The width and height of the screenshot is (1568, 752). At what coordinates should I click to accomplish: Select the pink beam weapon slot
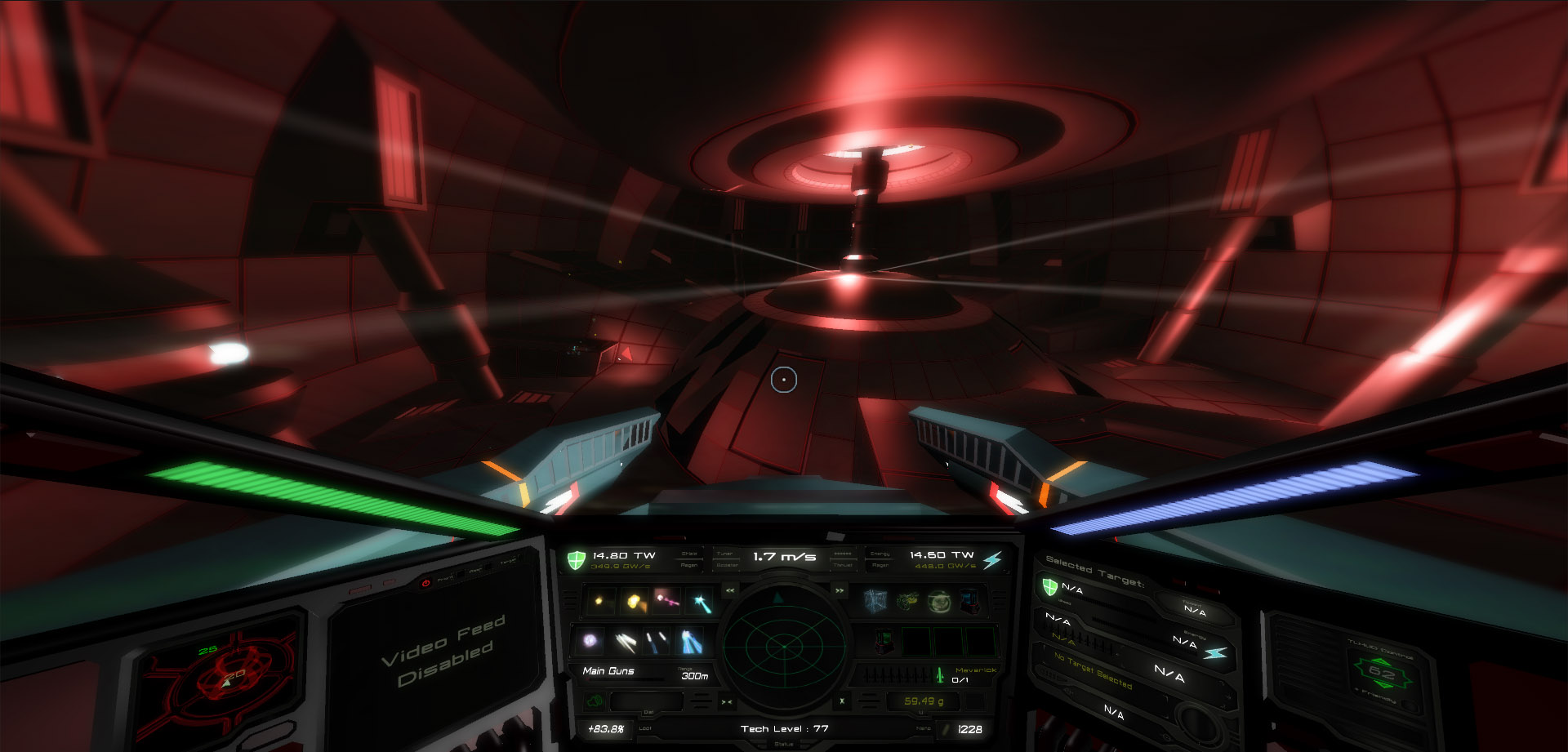click(668, 602)
